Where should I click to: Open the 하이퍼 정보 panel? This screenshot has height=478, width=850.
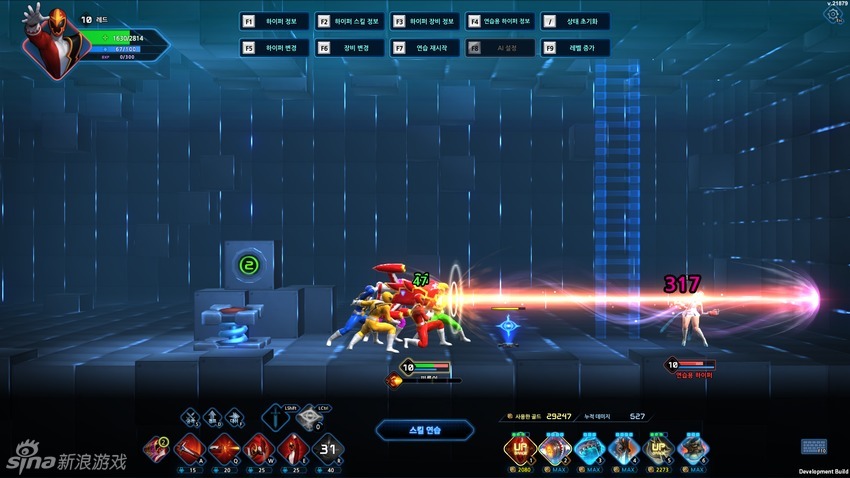[x=275, y=21]
